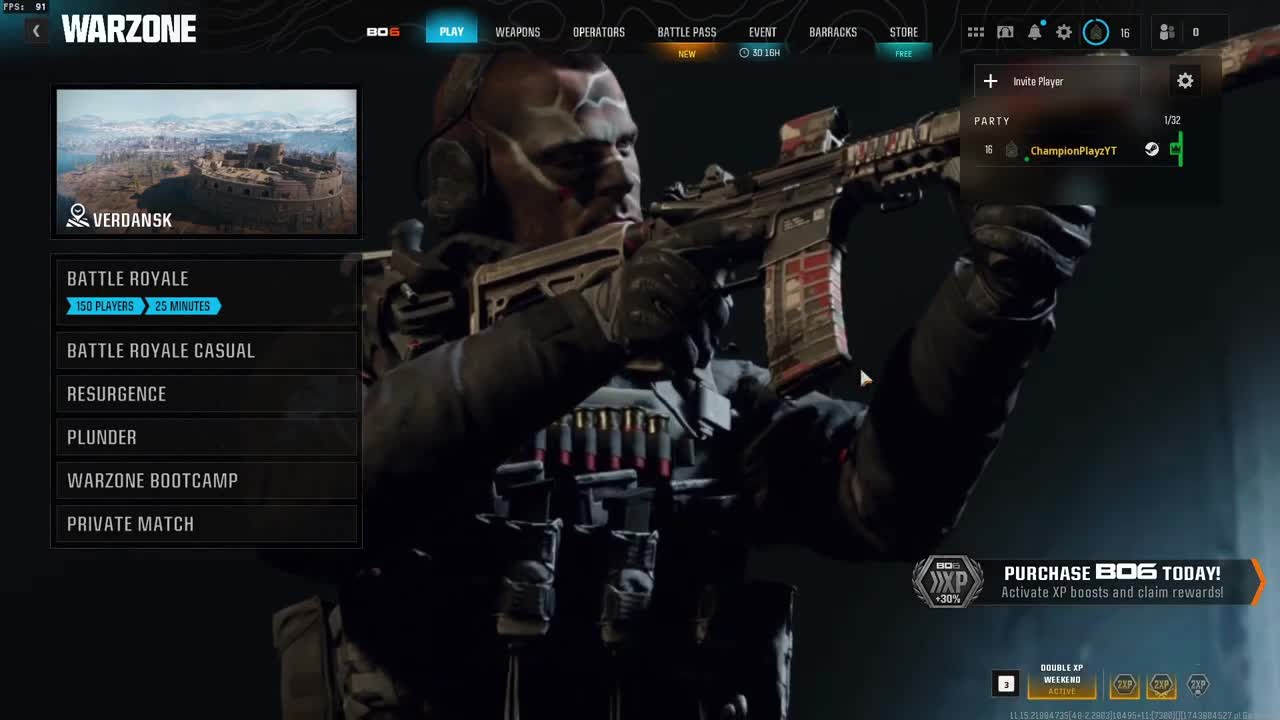Expand the back navigation chevron top left
The image size is (1280, 720).
tap(35, 30)
